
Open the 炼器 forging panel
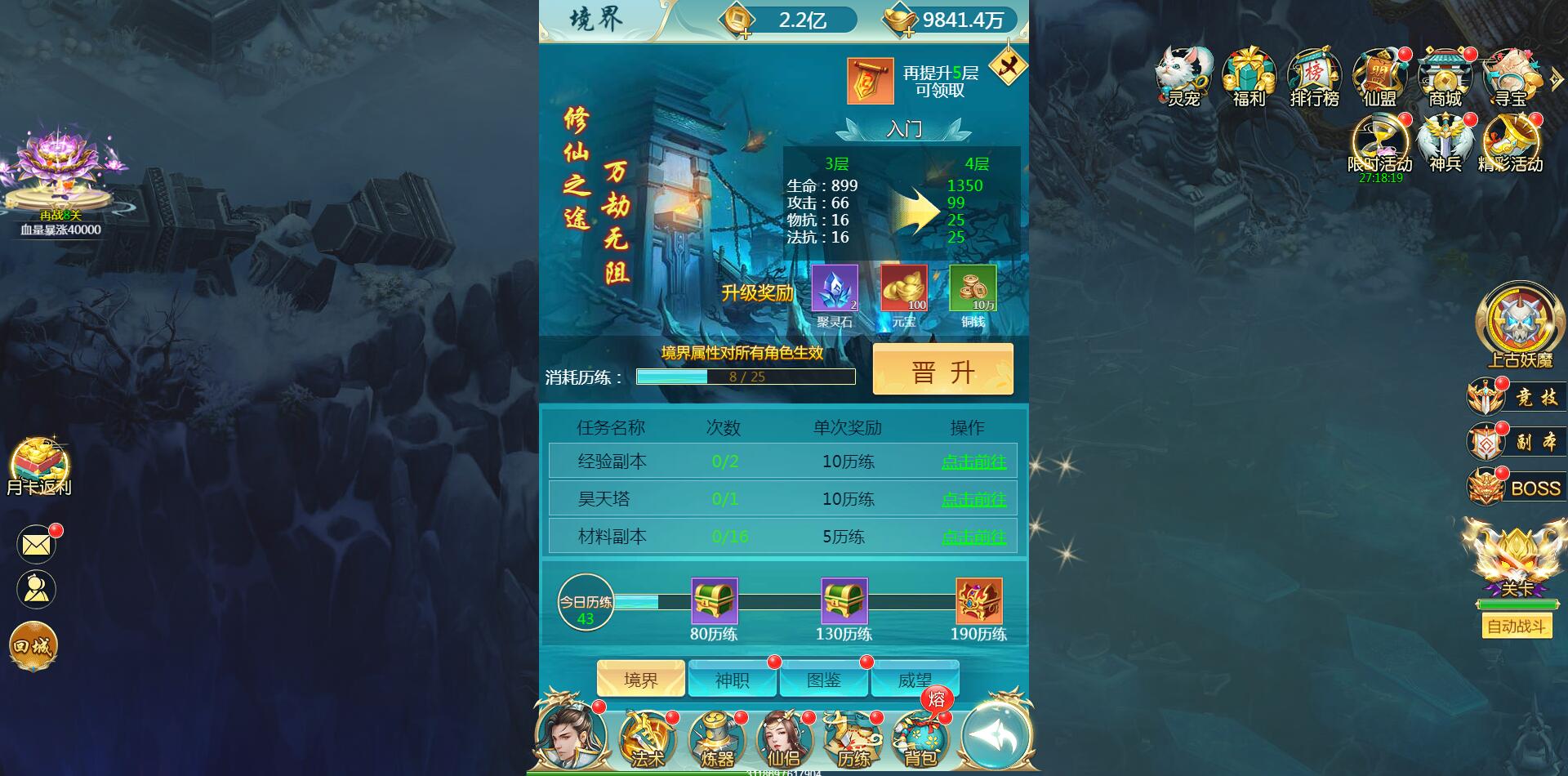(x=714, y=739)
